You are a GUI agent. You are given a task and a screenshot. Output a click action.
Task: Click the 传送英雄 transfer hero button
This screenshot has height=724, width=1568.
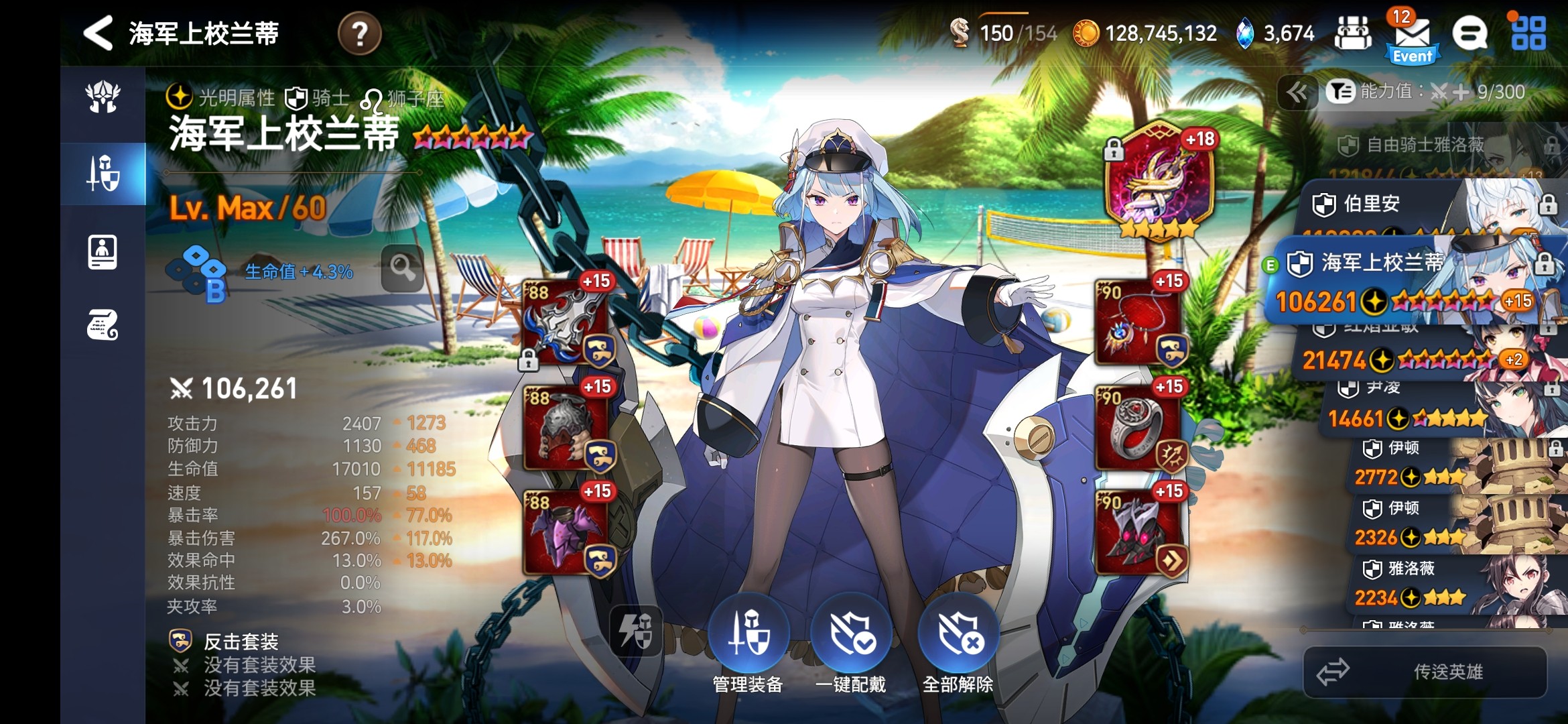pos(1425,672)
